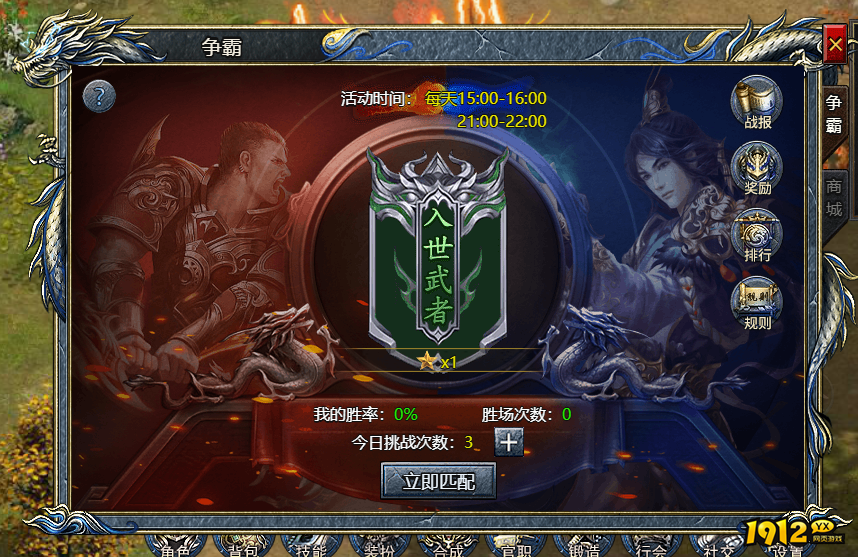View the 奖励 rewards
The image size is (858, 557).
(x=757, y=169)
